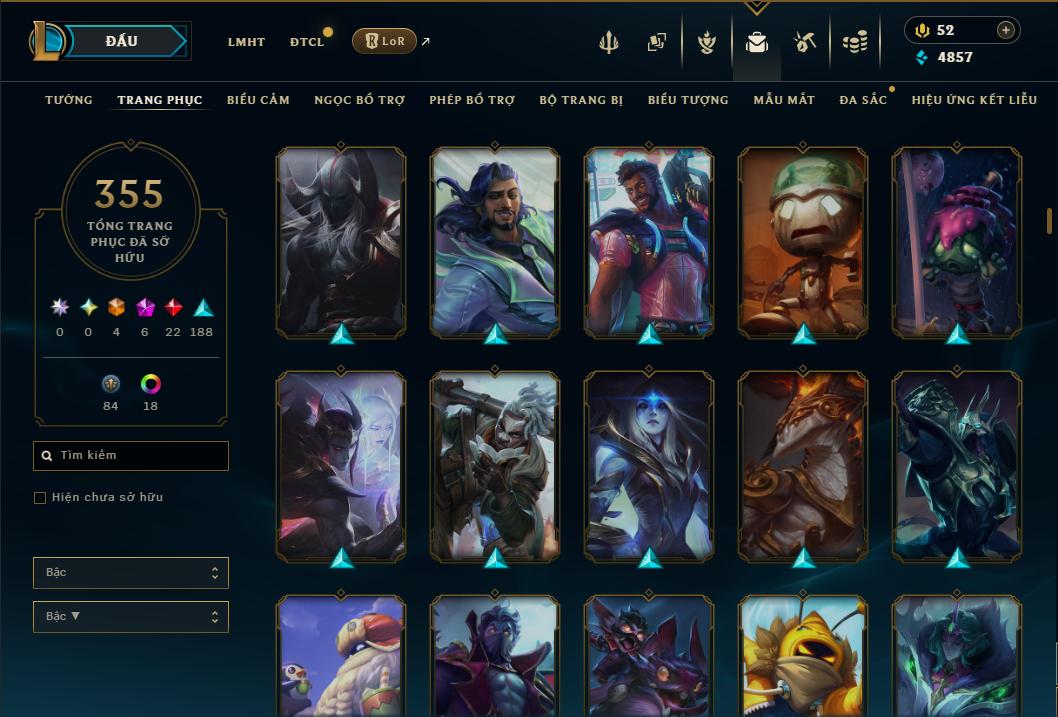Click the ĐẤU play button
The height and width of the screenshot is (717, 1058).
click(x=121, y=41)
